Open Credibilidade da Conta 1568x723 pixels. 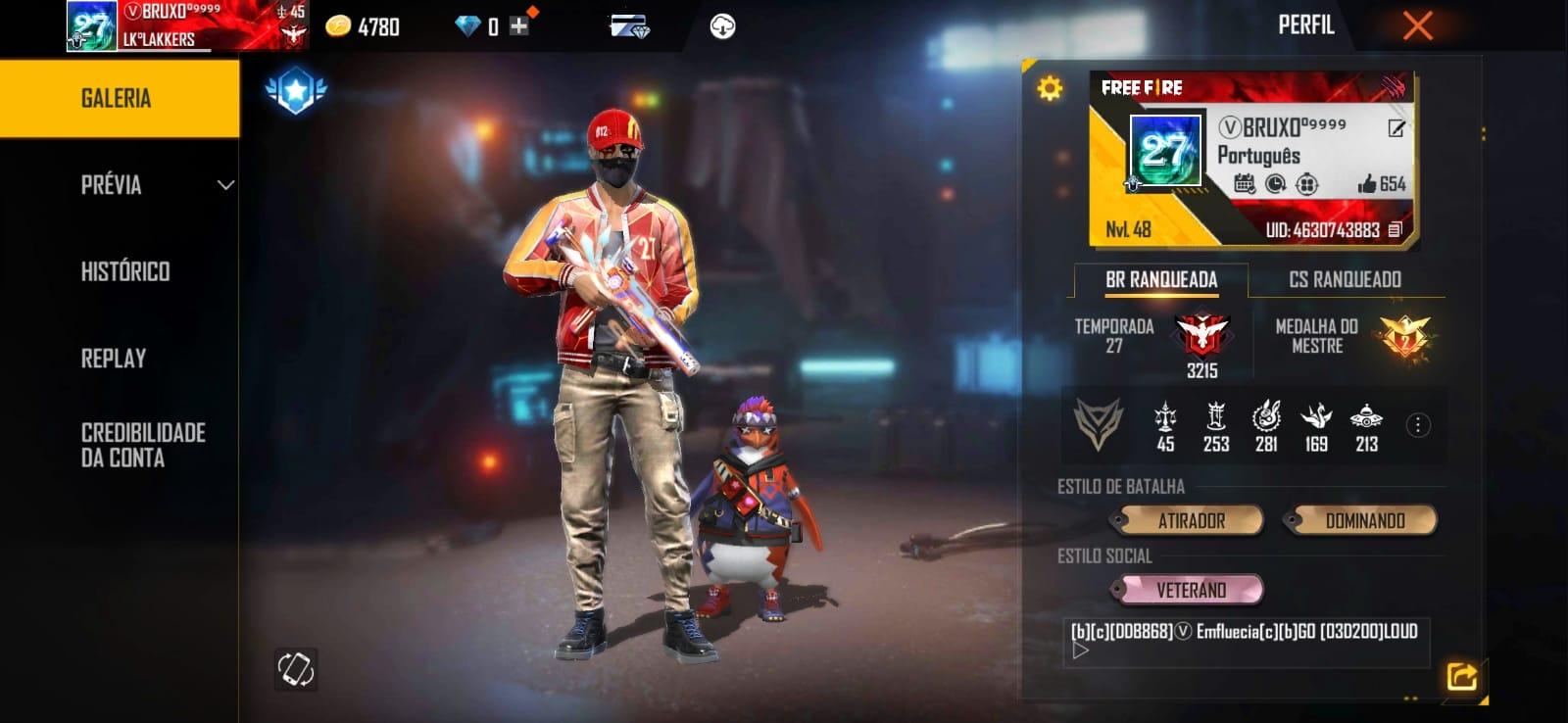tap(143, 445)
